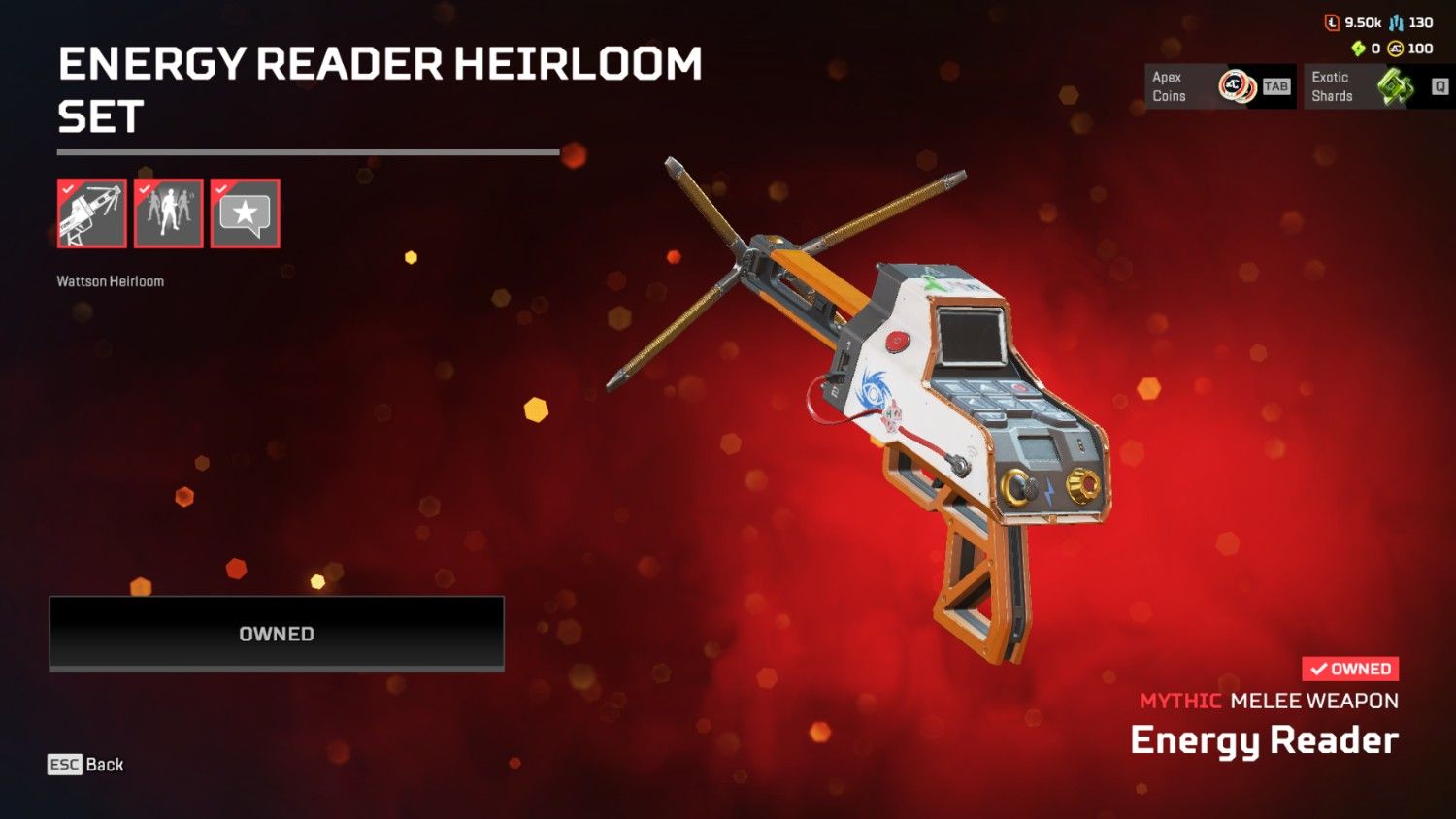Click the TAB keybind label
The width and height of the screenshot is (1456, 819).
click(x=1277, y=87)
